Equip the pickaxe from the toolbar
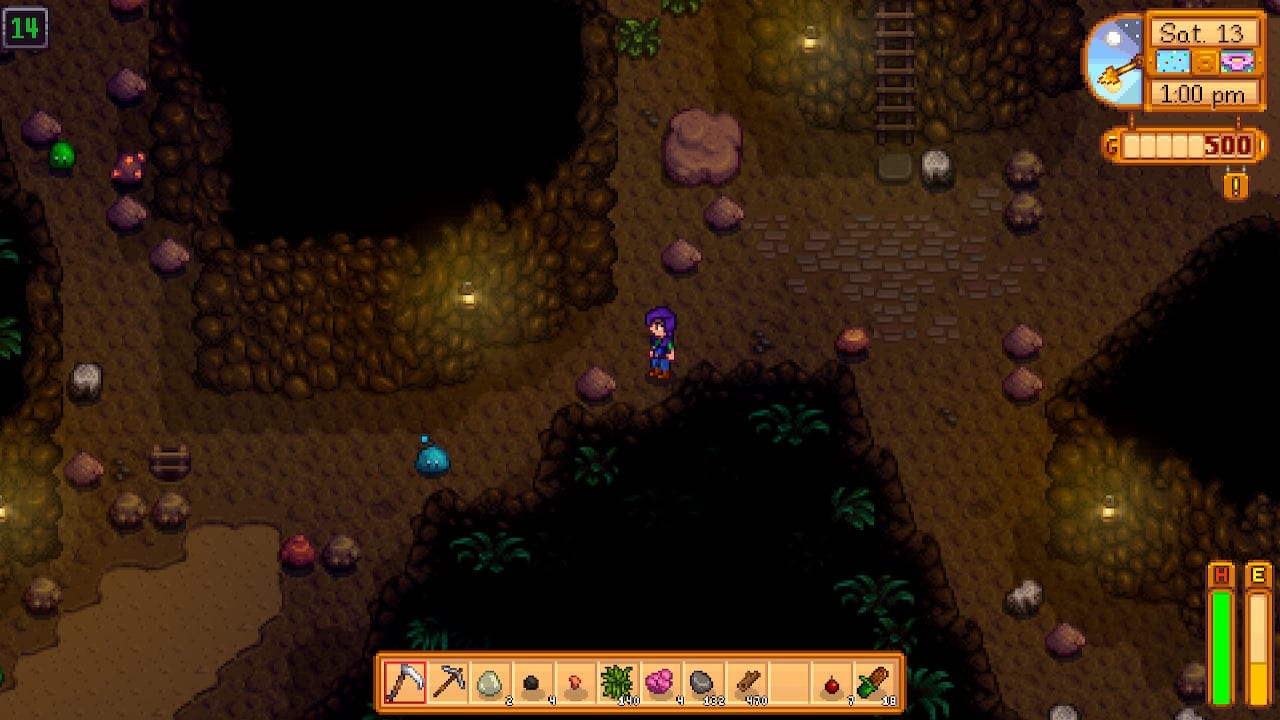 [x=448, y=683]
